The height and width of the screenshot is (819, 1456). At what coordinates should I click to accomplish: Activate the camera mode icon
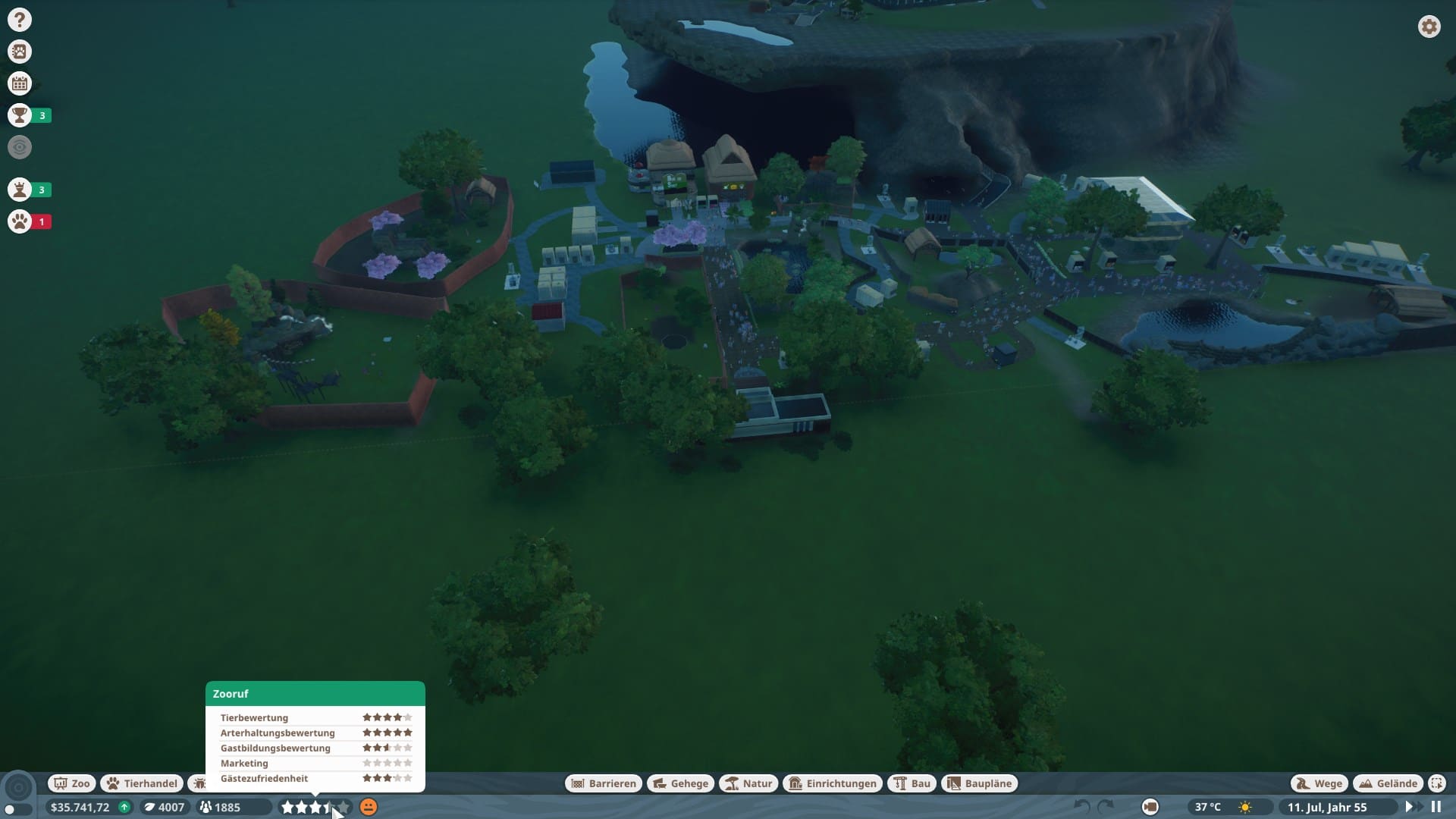click(x=1150, y=807)
